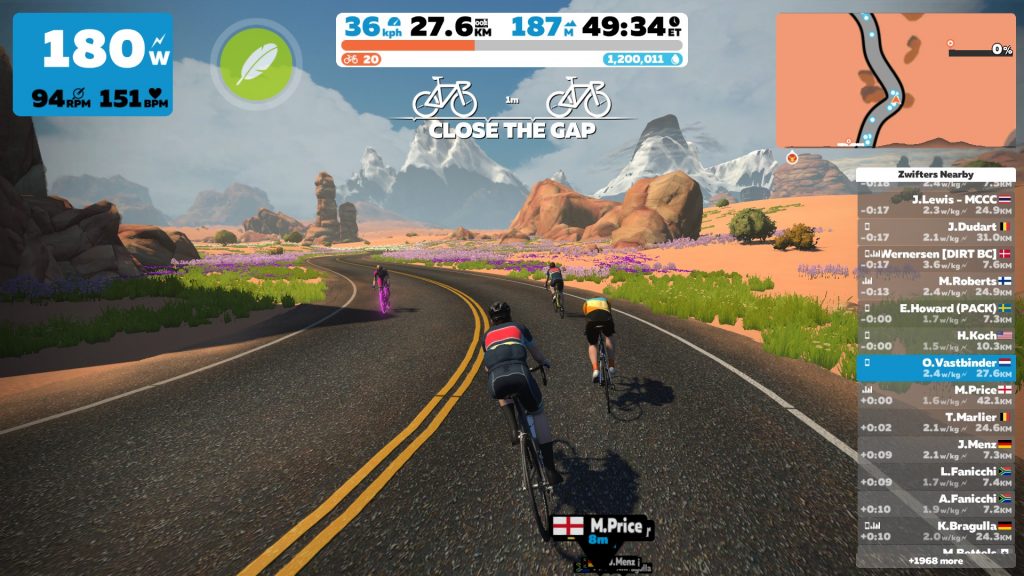The width and height of the screenshot is (1024, 576).
Task: Choose L.Fanicchi rider row
Action: (x=936, y=476)
